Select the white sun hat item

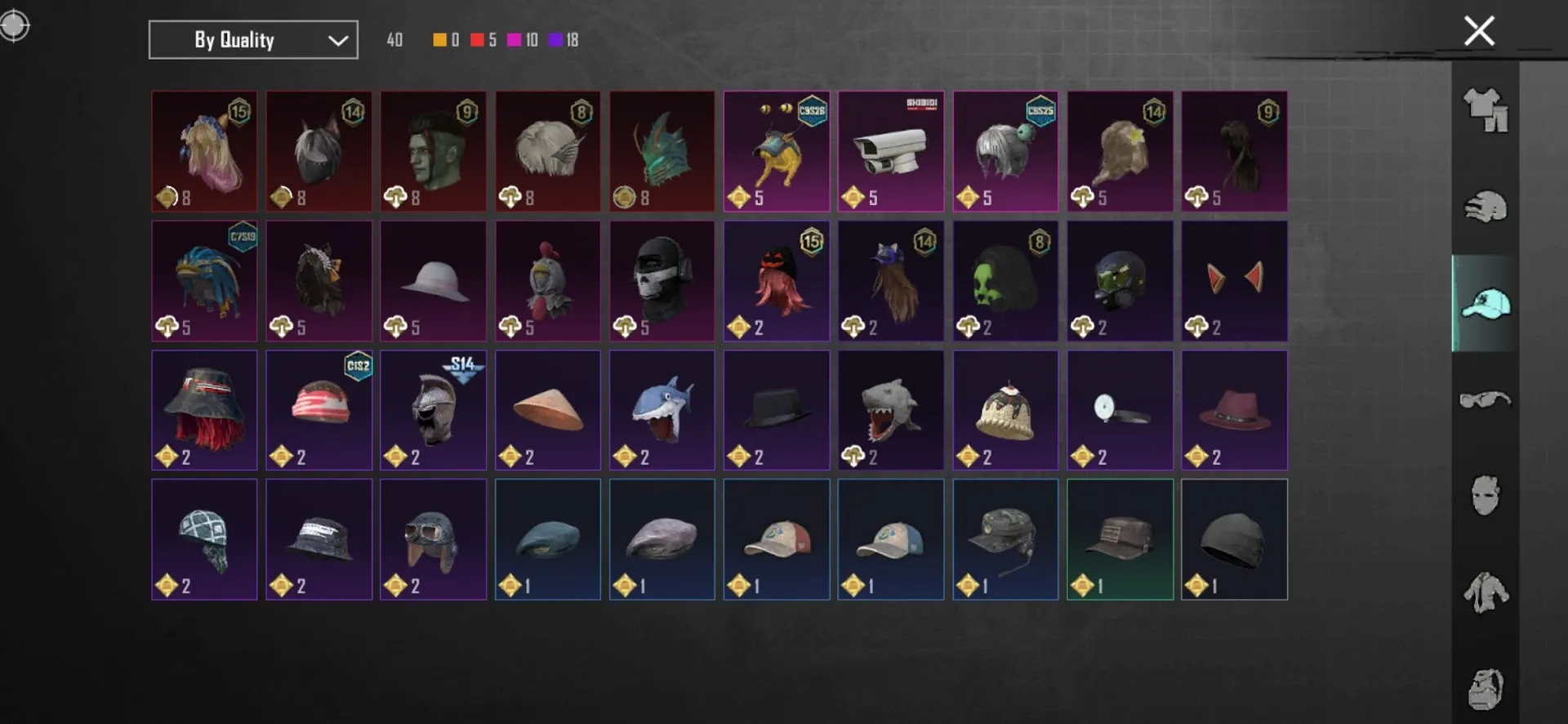433,280
